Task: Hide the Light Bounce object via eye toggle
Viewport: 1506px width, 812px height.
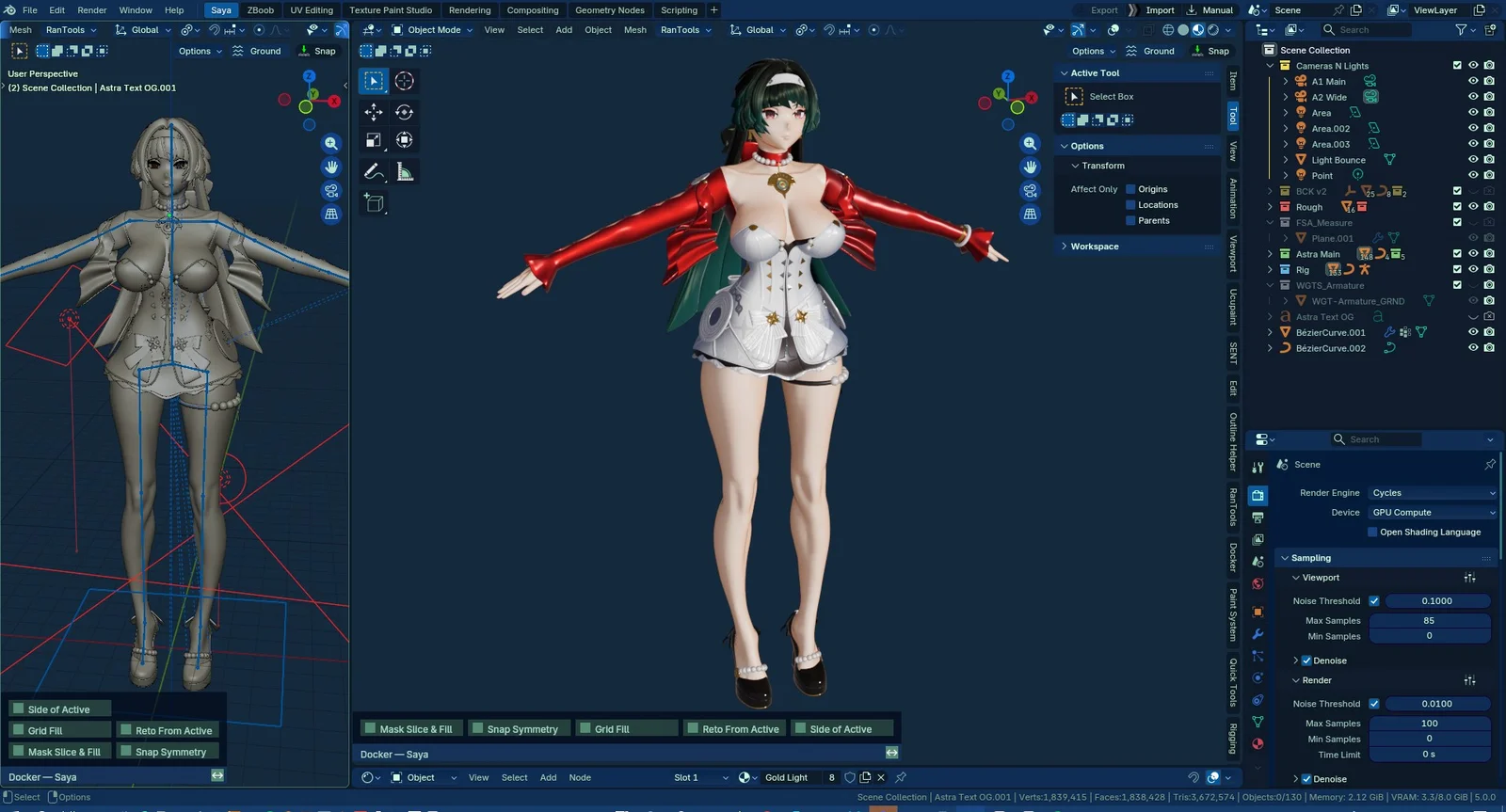Action: [1473, 159]
